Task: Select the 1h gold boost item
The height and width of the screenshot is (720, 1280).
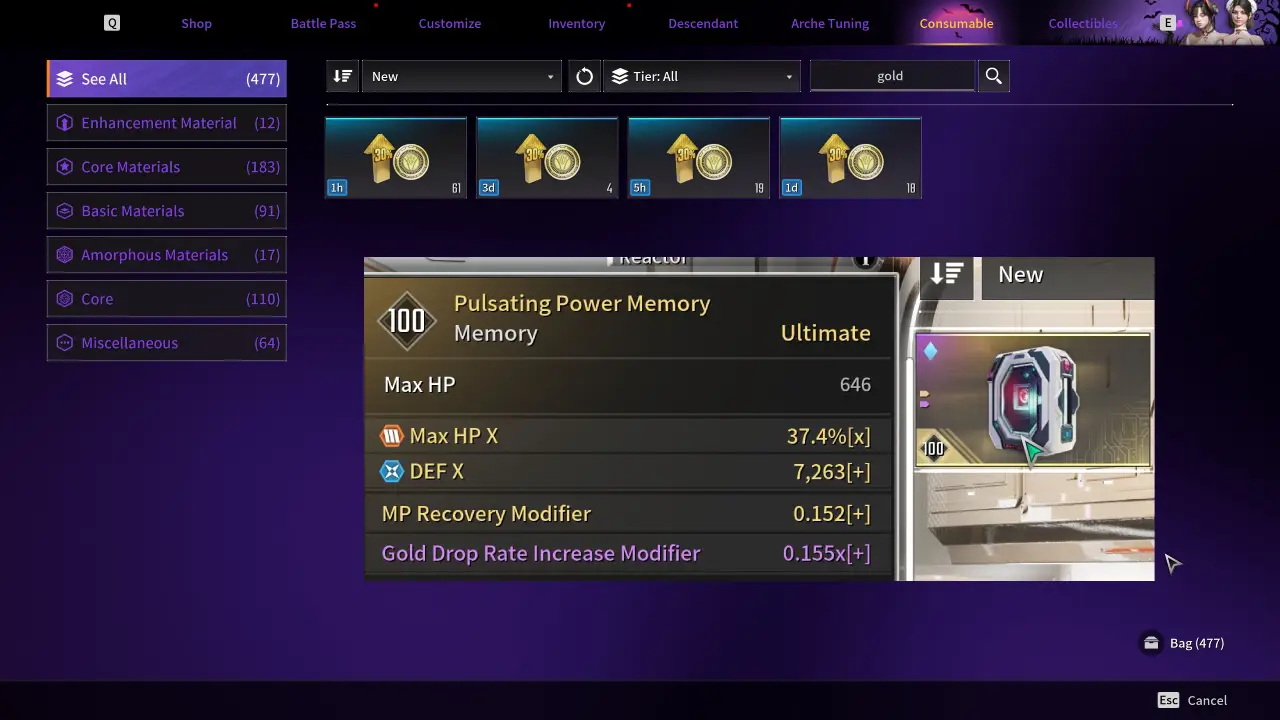Action: (x=396, y=158)
